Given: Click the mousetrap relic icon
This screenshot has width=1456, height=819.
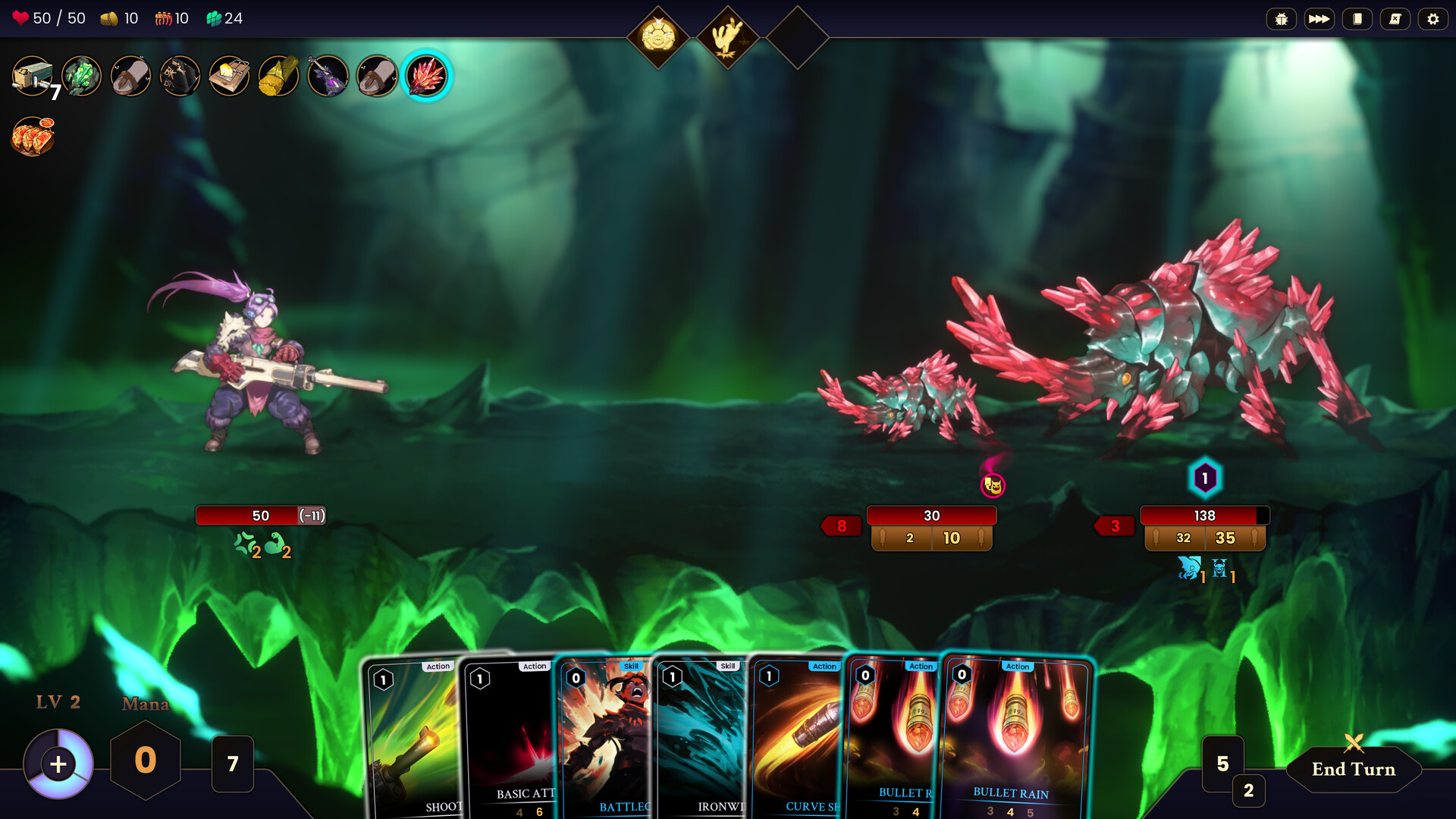Looking at the screenshot, I should click(x=229, y=76).
